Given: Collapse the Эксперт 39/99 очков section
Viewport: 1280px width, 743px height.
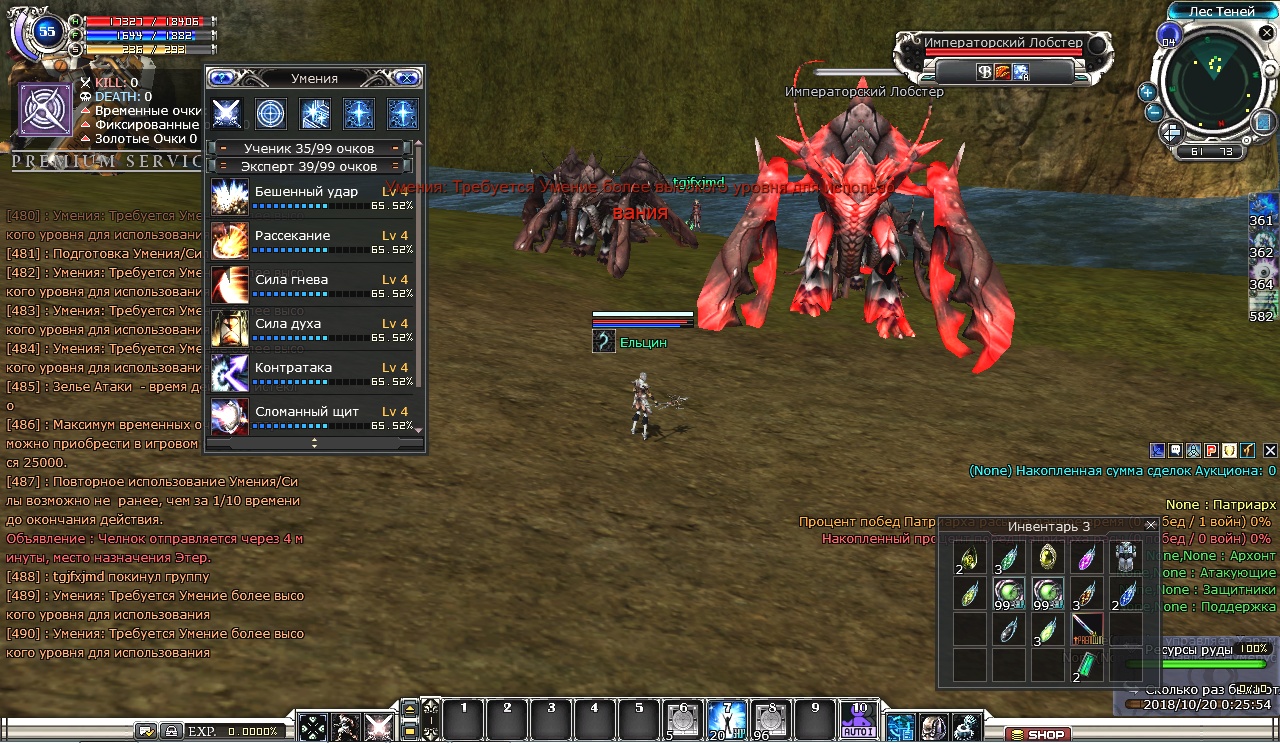Looking at the screenshot, I should [x=222, y=166].
